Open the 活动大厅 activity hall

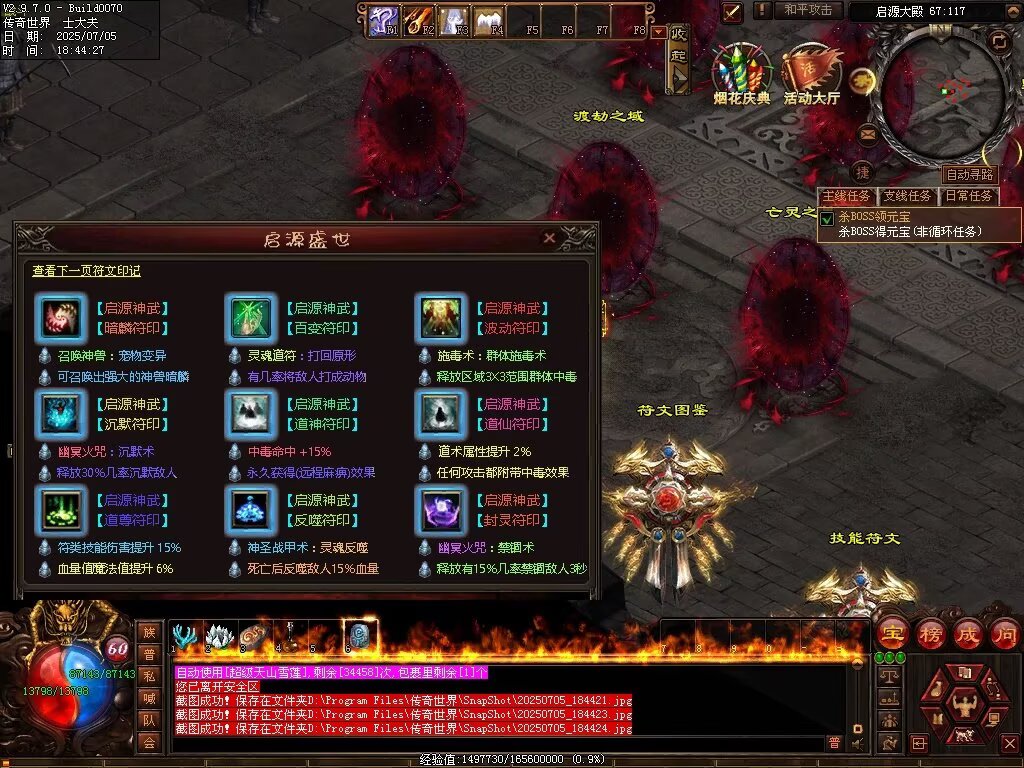click(x=811, y=75)
